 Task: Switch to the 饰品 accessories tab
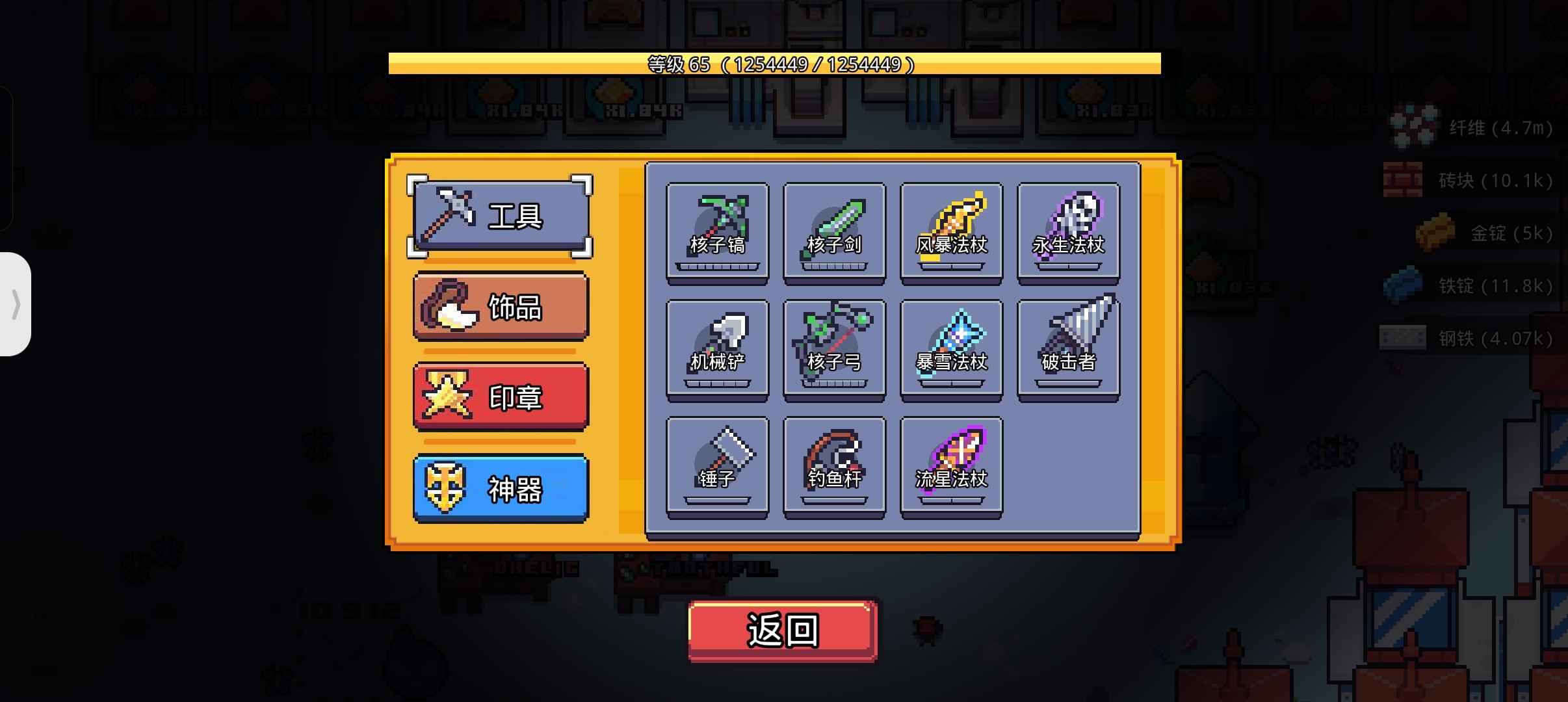click(x=499, y=305)
